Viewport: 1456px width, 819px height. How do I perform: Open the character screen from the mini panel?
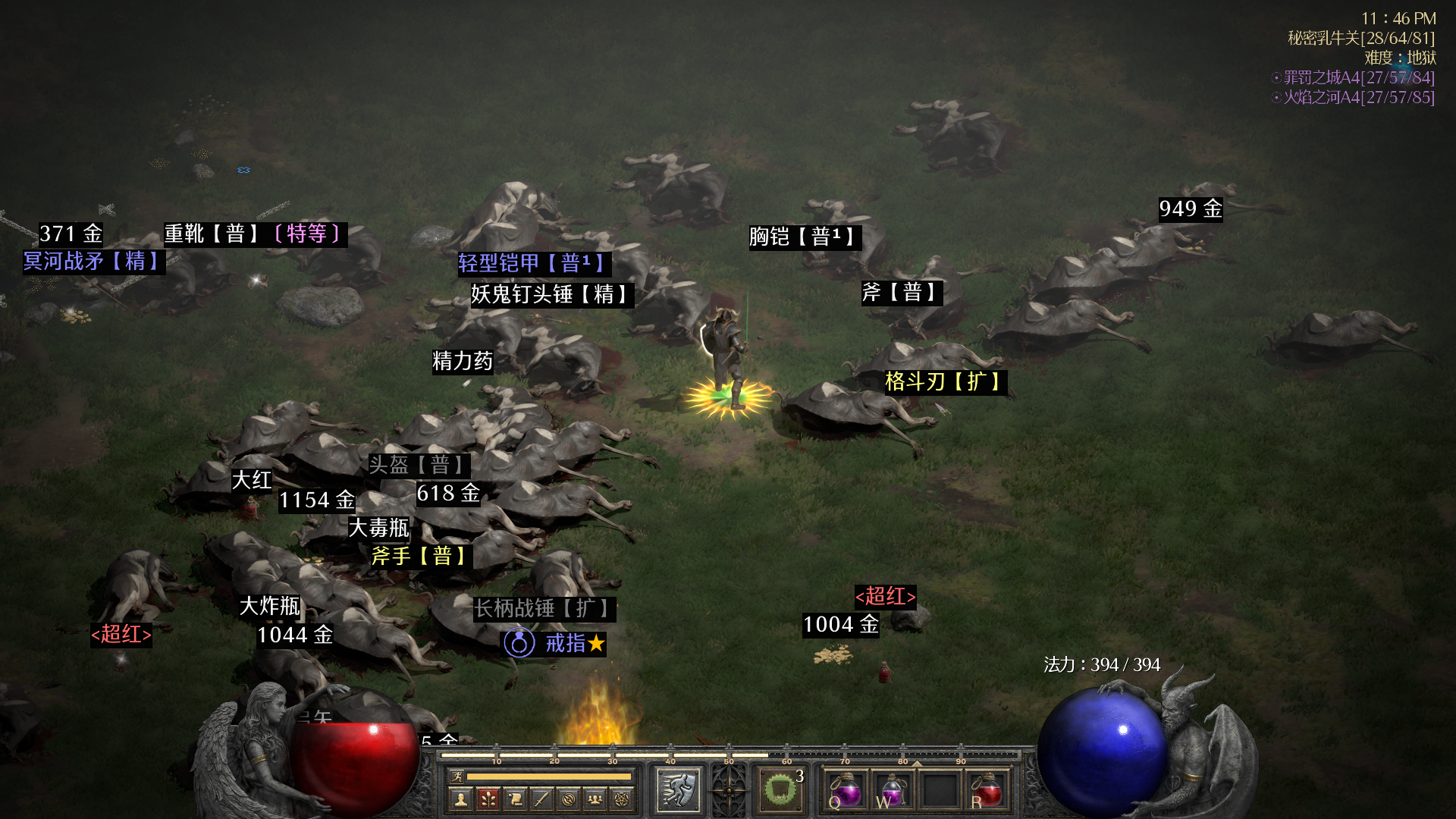[x=460, y=799]
